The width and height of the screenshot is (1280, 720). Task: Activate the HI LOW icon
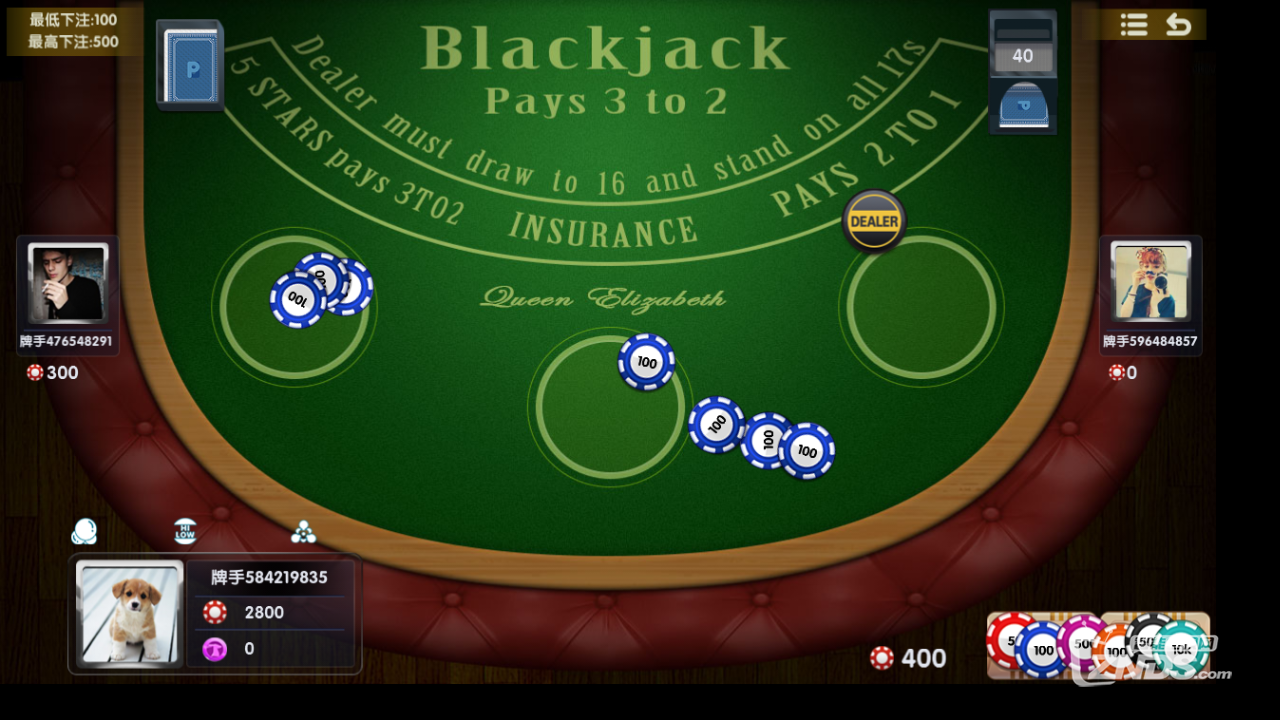coord(185,531)
